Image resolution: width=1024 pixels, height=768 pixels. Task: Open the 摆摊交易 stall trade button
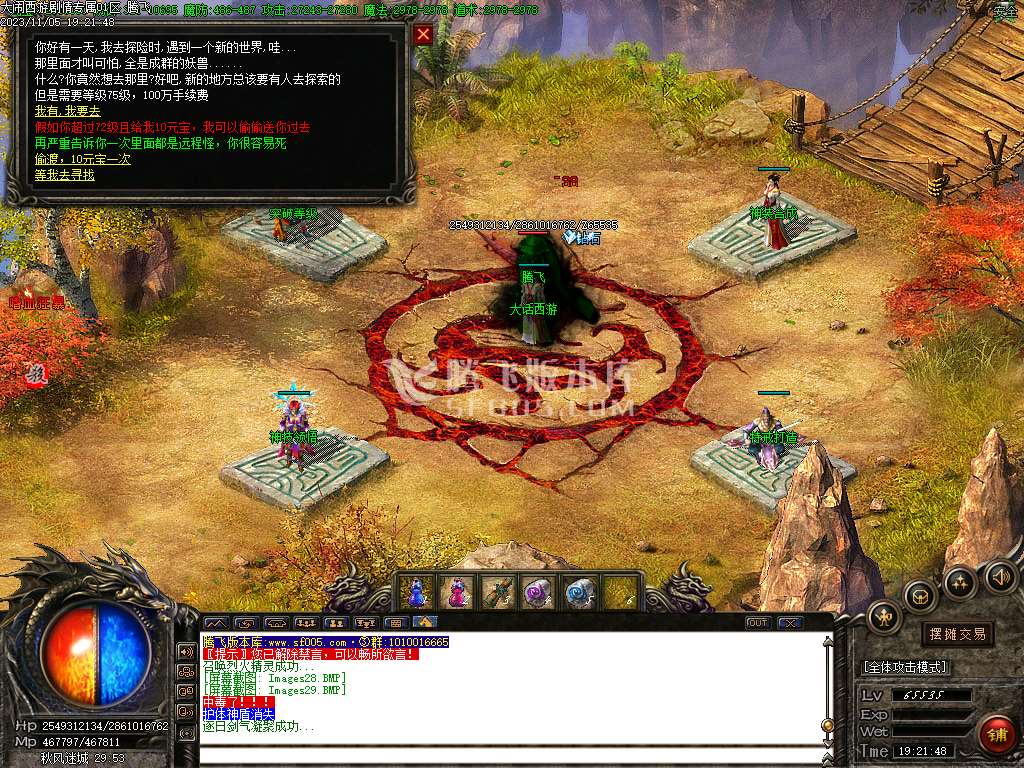[x=957, y=634]
